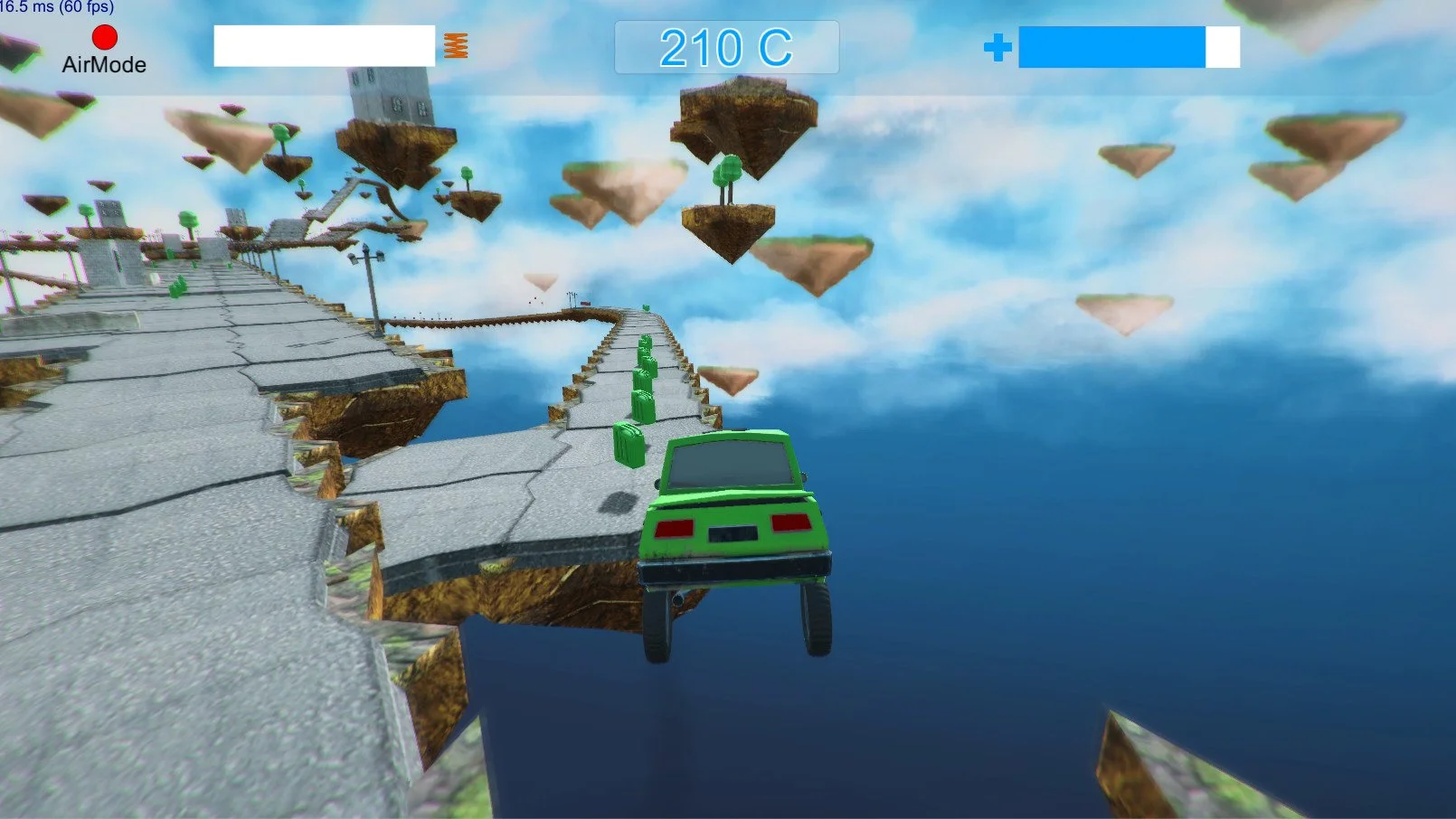Click the blue plus health icon
This screenshot has width=1456, height=819.
point(998,48)
